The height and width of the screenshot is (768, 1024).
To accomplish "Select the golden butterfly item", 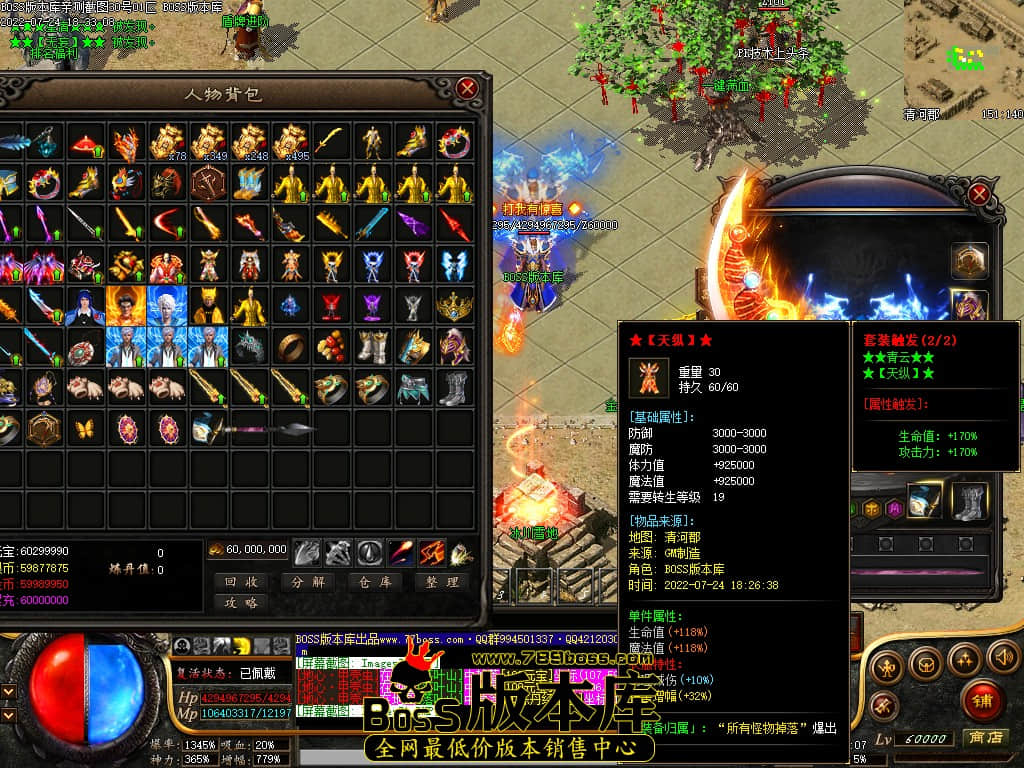I will (86, 428).
